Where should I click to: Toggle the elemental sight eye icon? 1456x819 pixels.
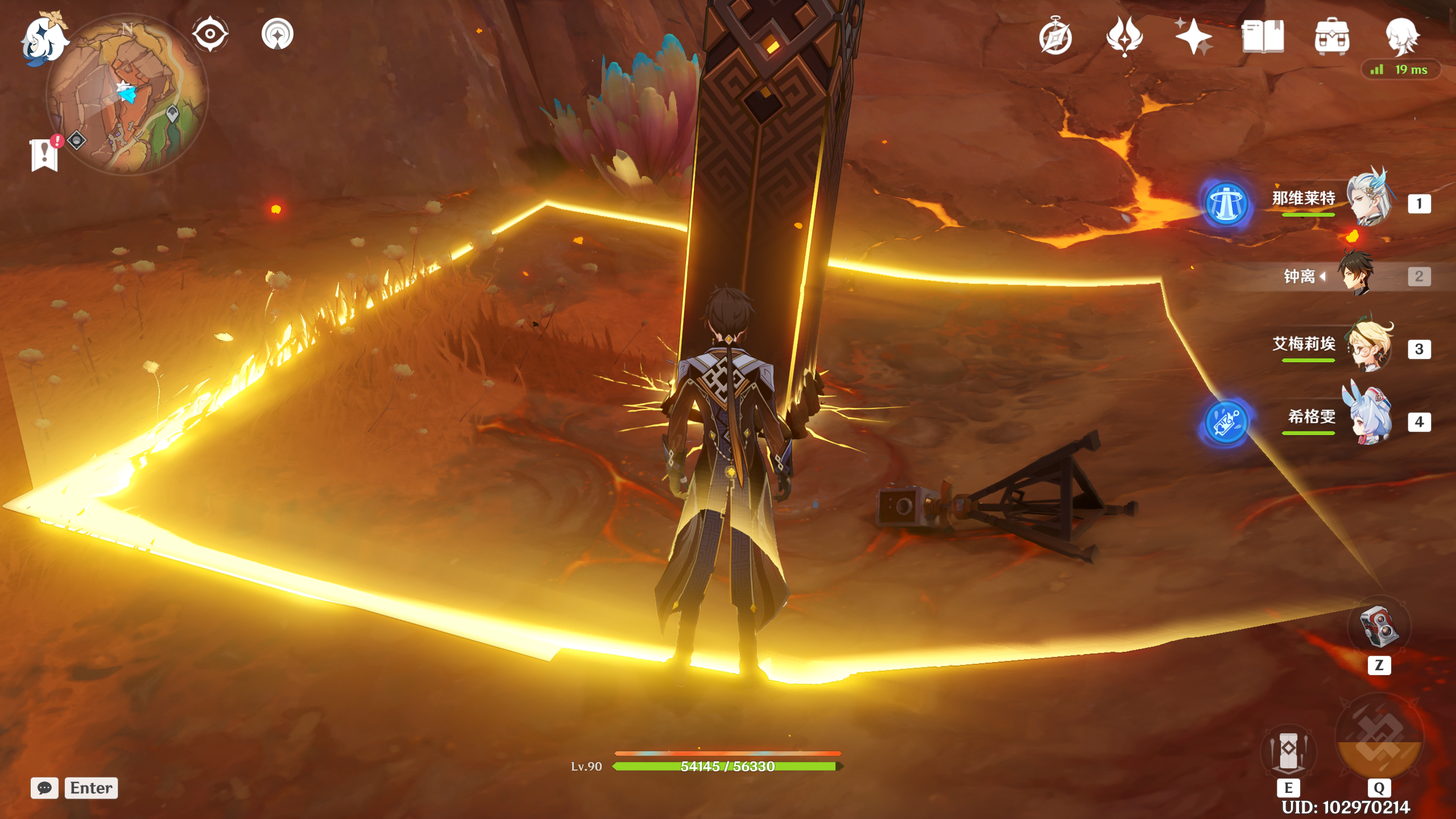pyautogui.click(x=210, y=34)
